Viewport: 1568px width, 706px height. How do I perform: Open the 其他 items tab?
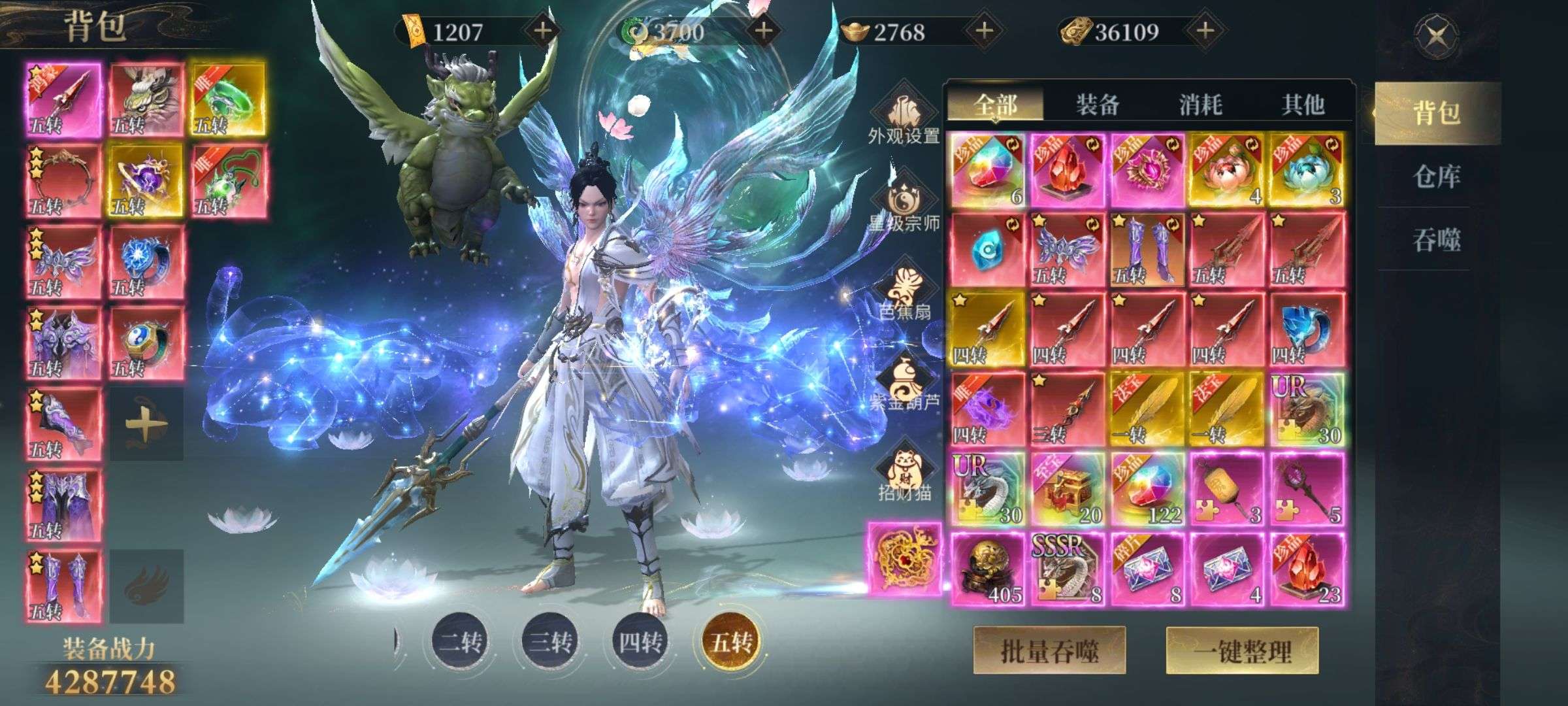[x=1303, y=105]
